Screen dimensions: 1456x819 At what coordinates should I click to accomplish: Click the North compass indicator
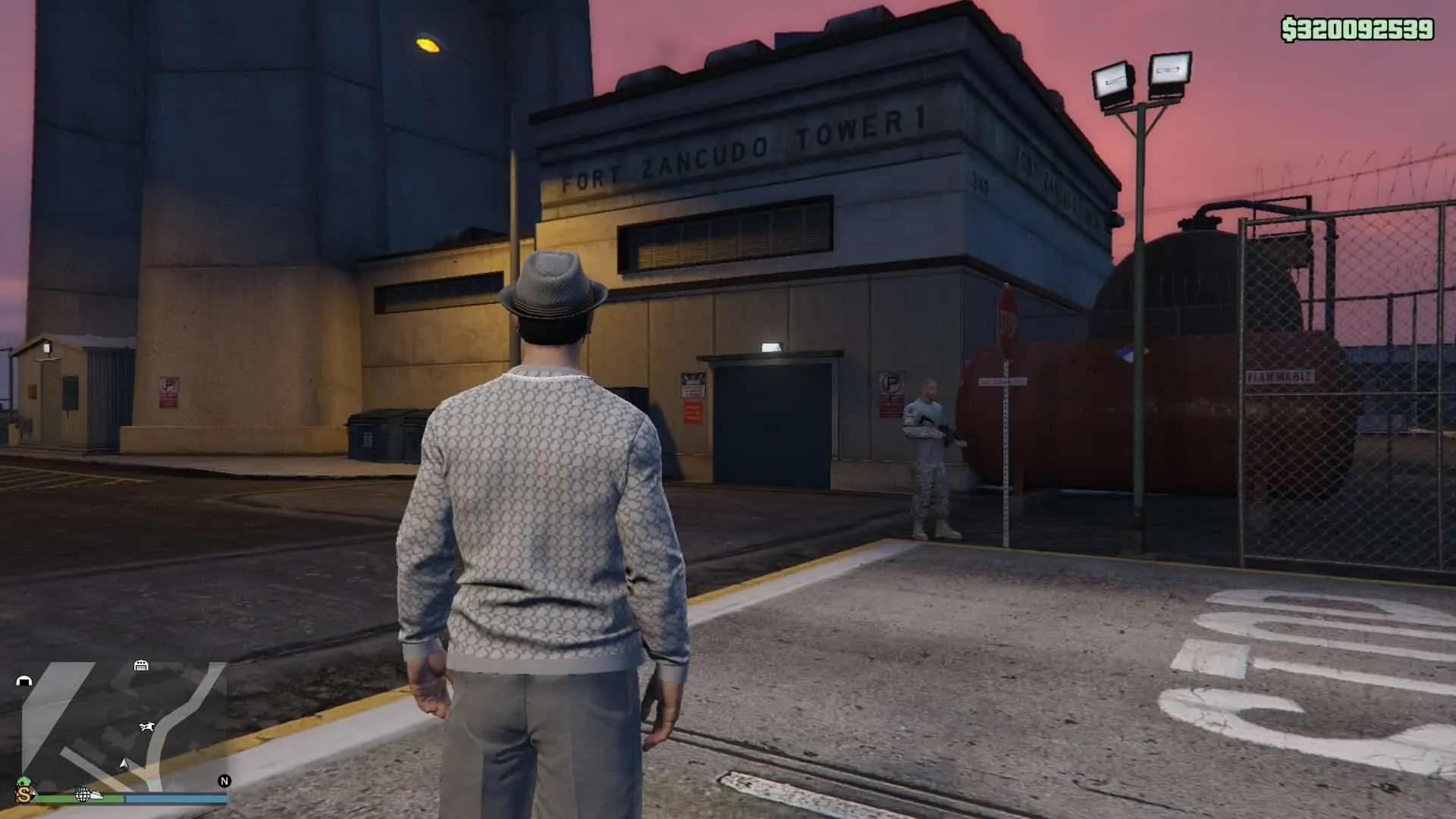pyautogui.click(x=224, y=780)
